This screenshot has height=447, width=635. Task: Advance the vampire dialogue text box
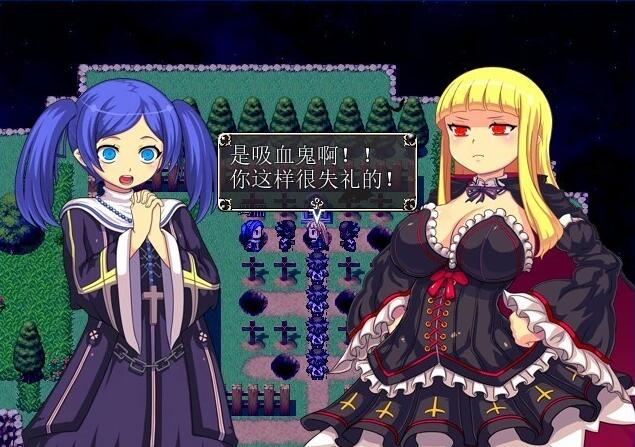(317, 169)
